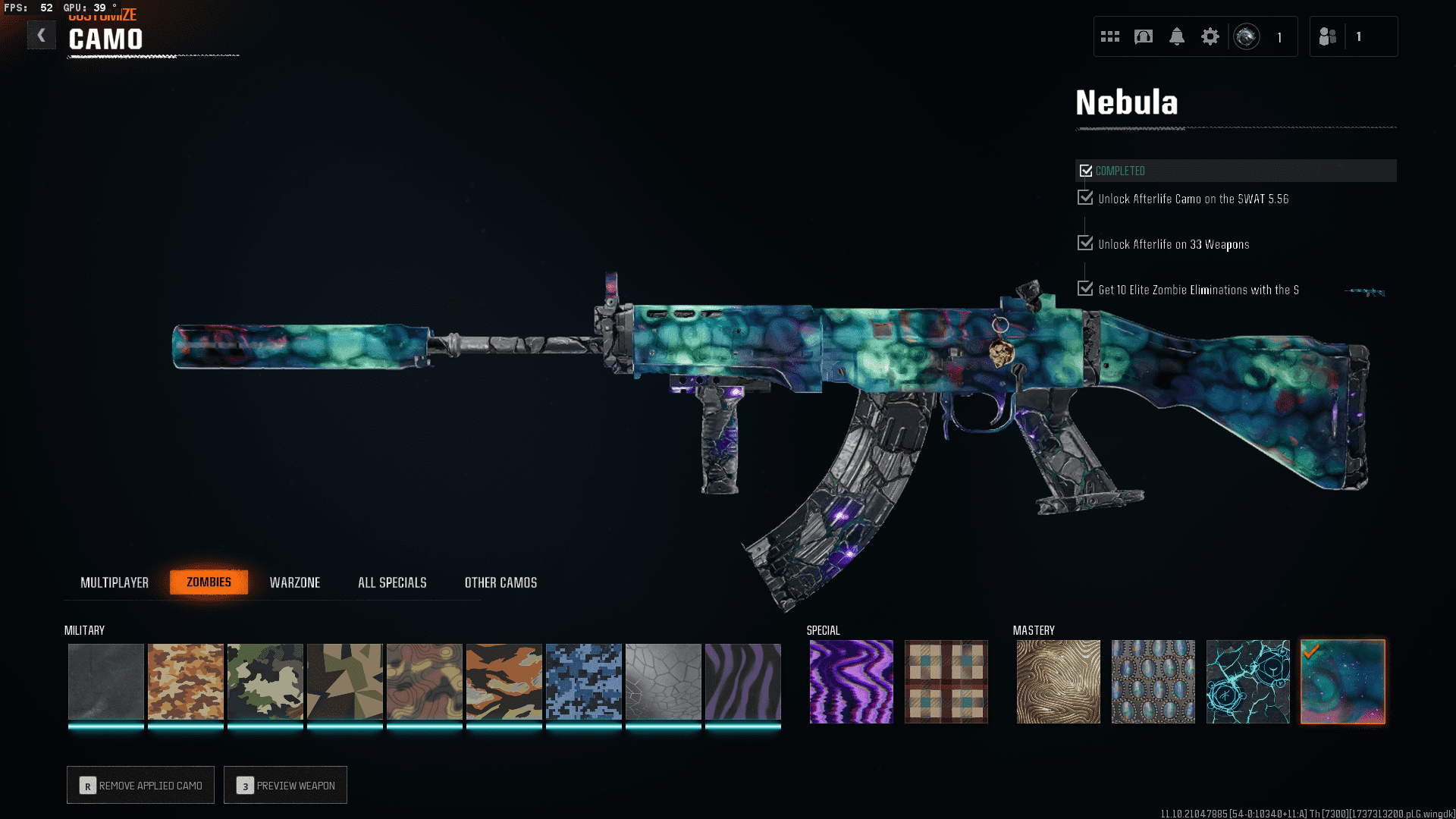The width and height of the screenshot is (1456, 819).
Task: Click the clan emblem icon
Action: point(1246,36)
